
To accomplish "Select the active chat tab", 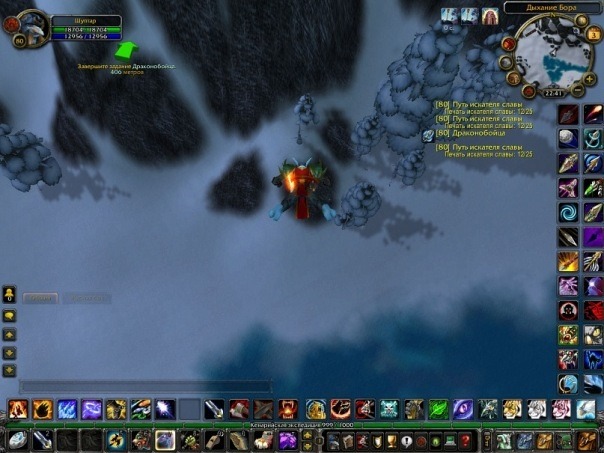I will (x=38, y=297).
